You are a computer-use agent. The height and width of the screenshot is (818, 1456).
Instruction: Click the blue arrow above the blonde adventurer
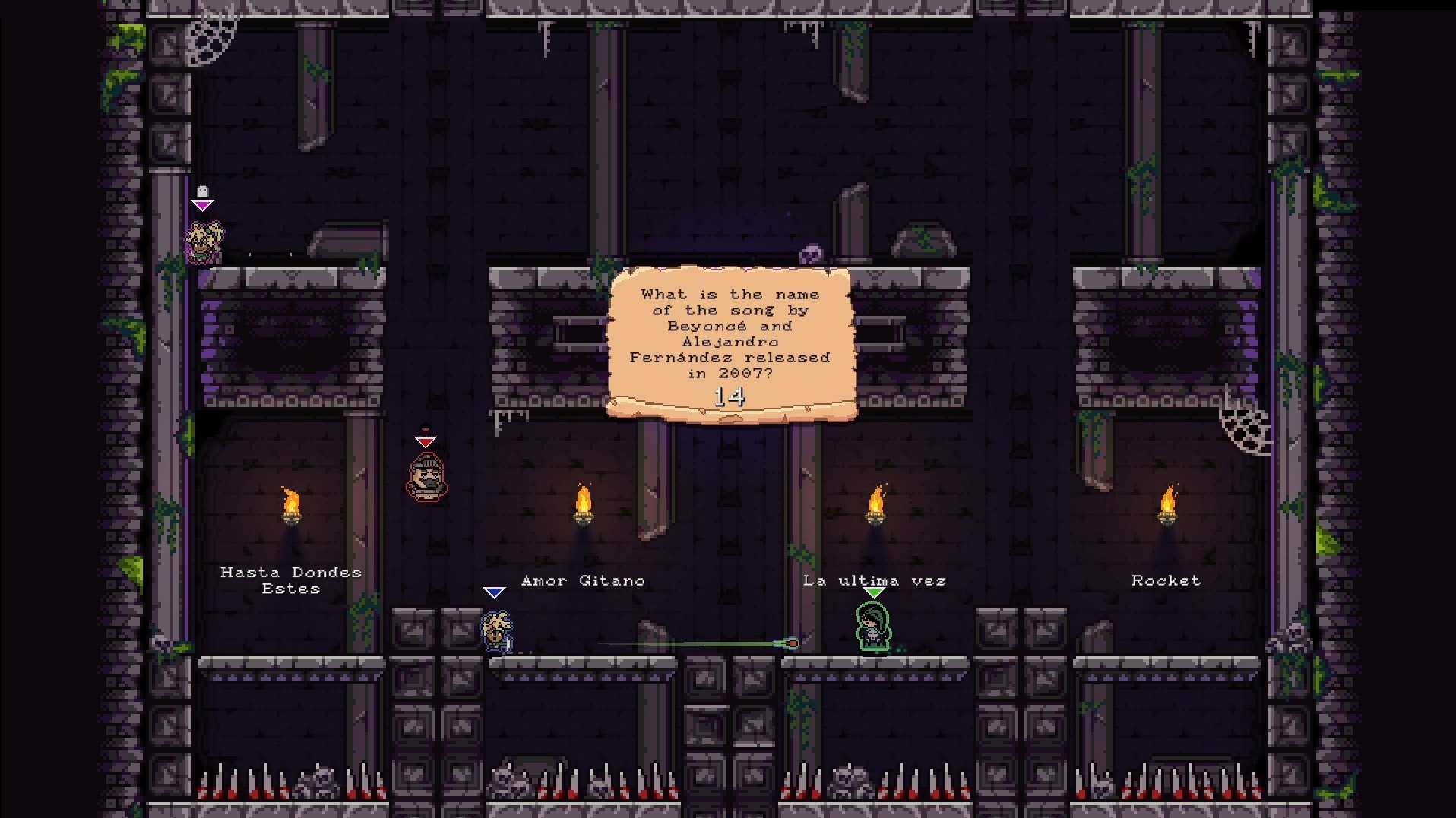click(494, 592)
